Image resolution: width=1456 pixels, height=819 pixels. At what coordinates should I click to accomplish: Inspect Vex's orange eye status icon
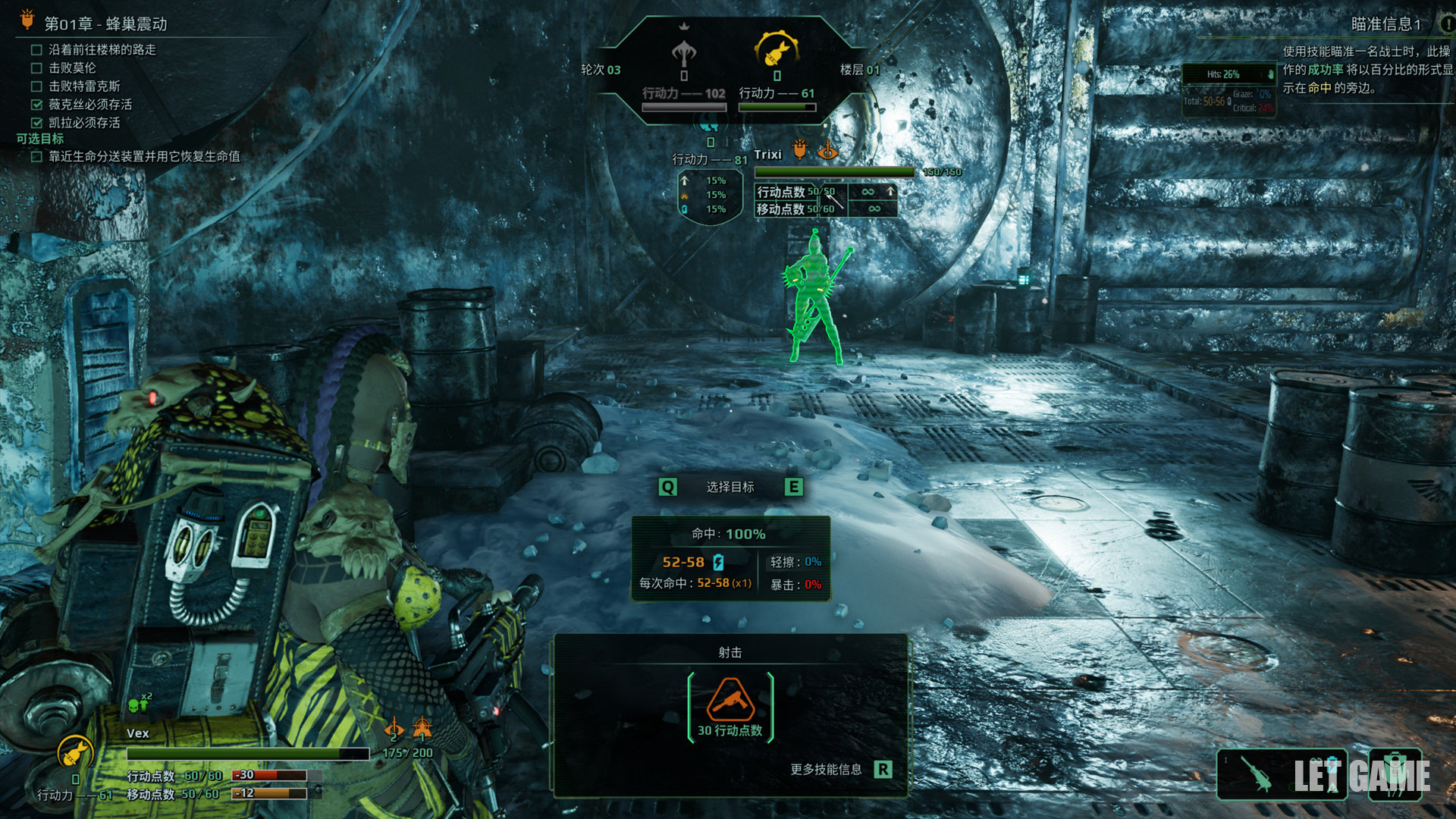394,730
